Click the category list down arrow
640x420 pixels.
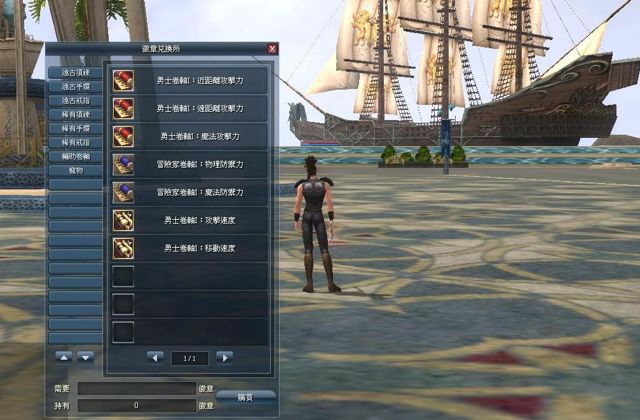[x=86, y=357]
